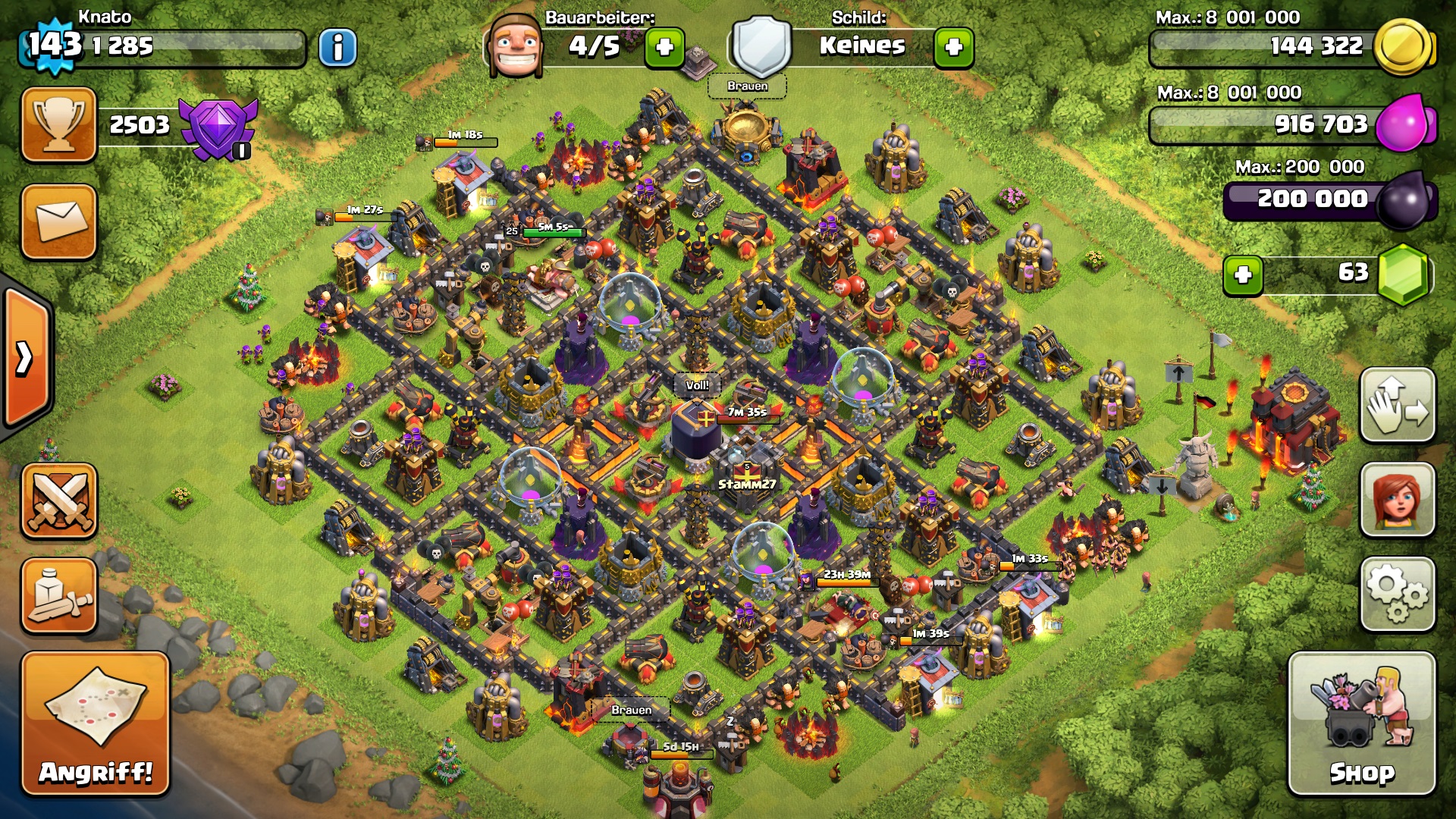Screen dimensions: 1456x819
Task: Add a builder with the green plus
Action: coord(664,48)
